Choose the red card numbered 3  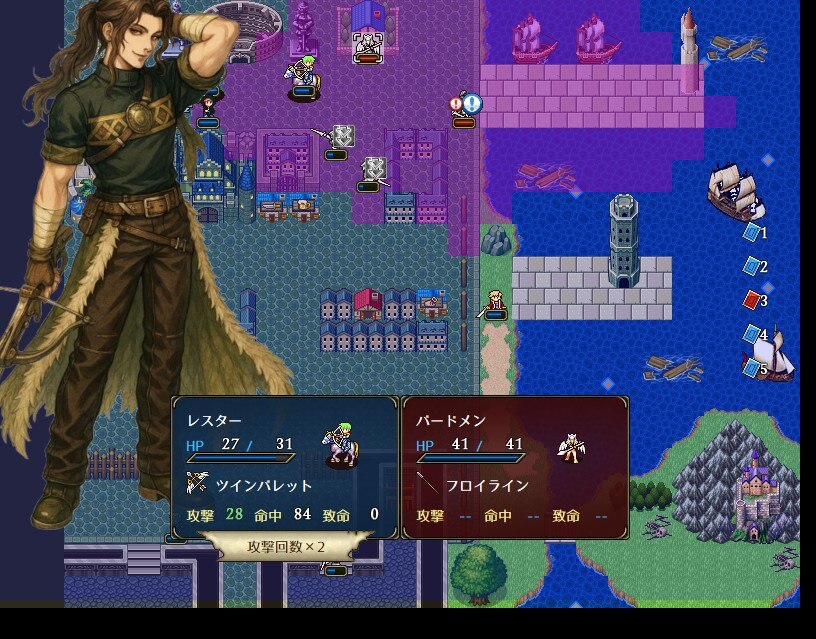tap(752, 299)
